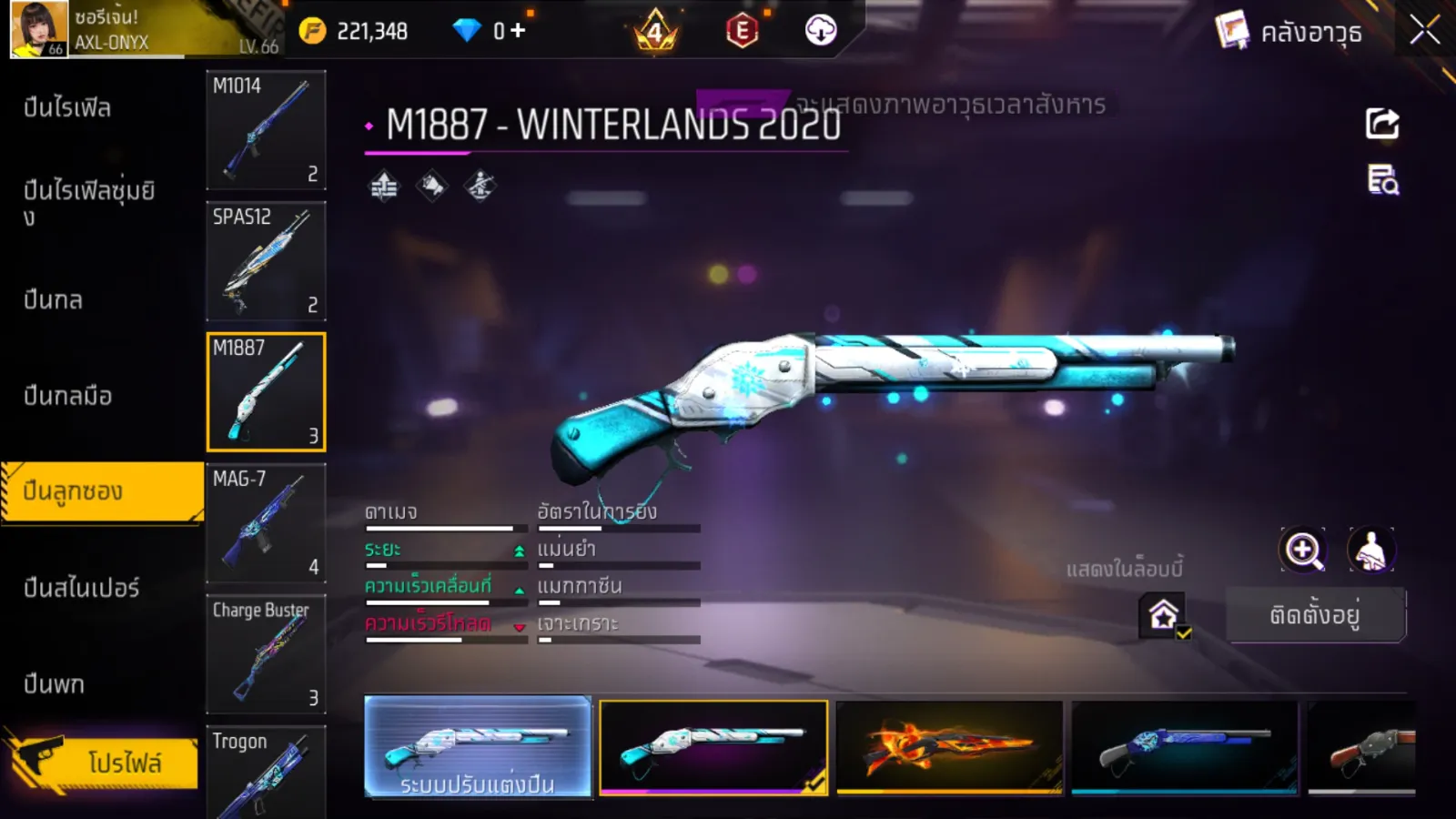
Task: Toggle the show-in-lobby house icon
Action: click(x=1164, y=615)
